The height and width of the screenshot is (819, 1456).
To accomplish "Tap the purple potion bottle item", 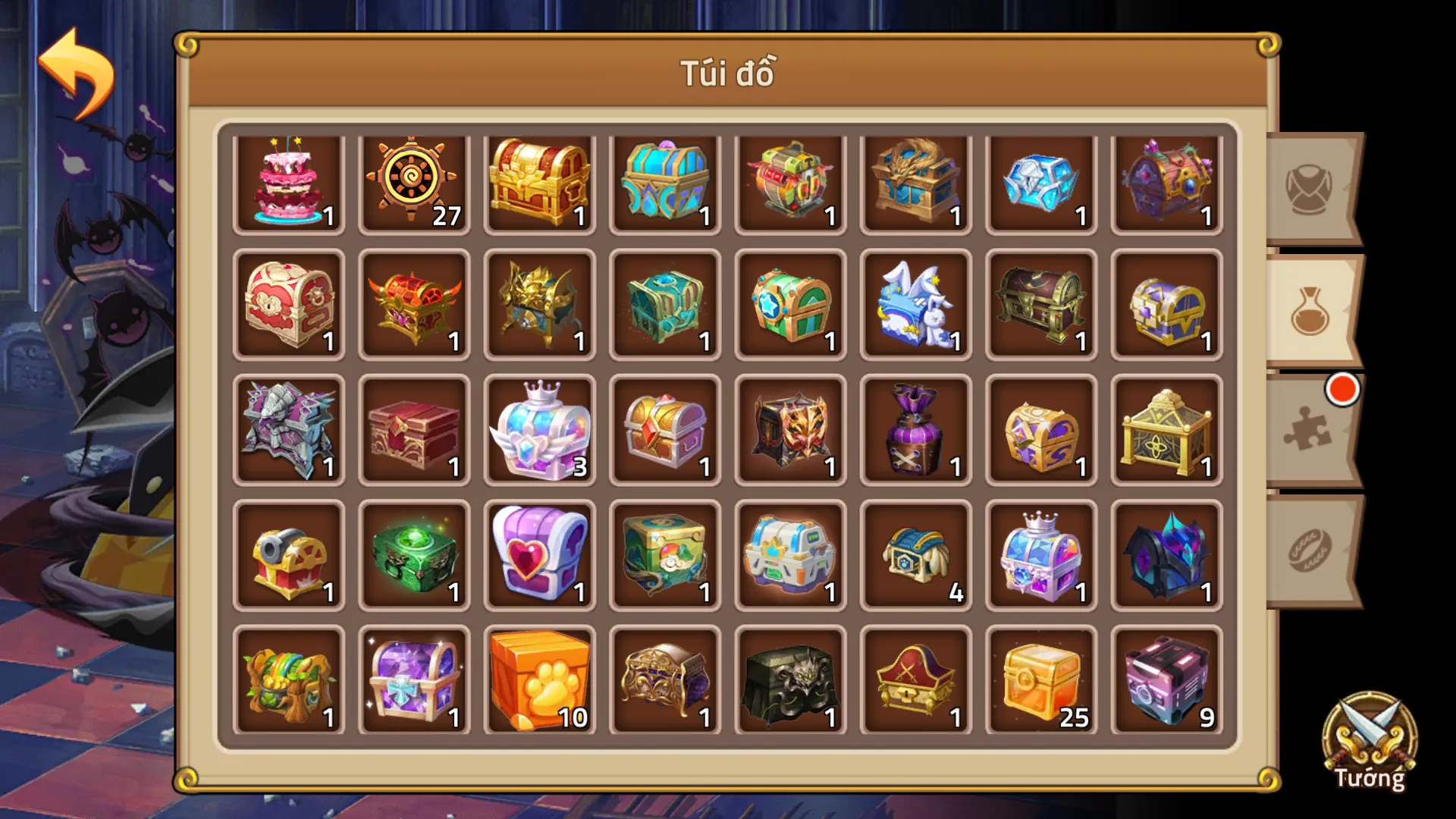I will [x=915, y=430].
